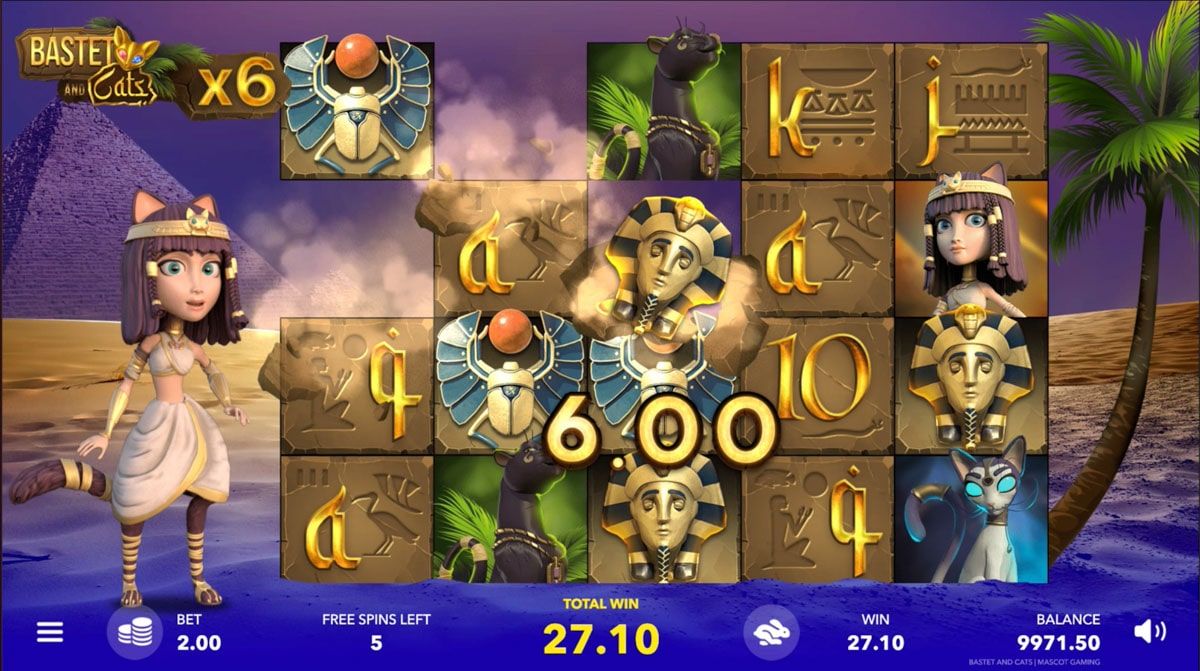Viewport: 1200px width, 671px height.
Task: Open bet settings via coin stack icon
Action: [133, 633]
